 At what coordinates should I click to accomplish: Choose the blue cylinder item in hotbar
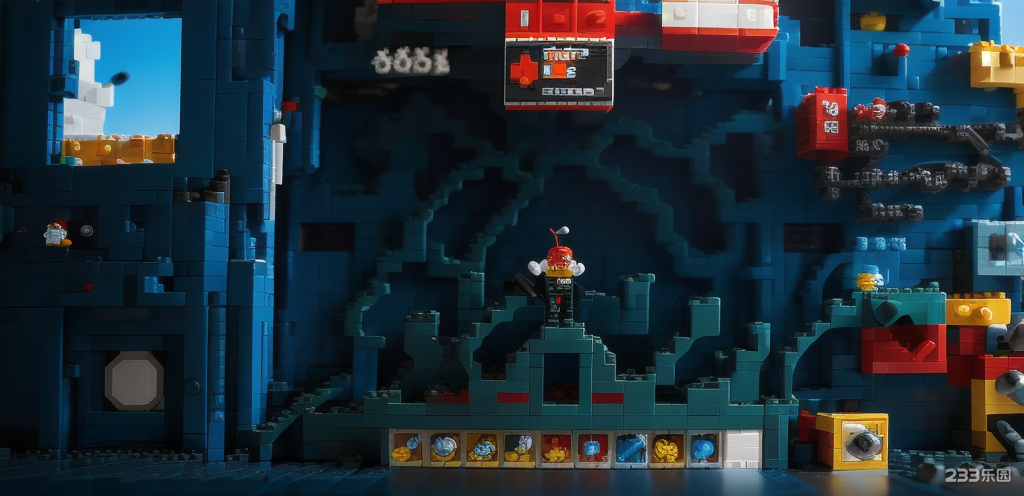pyautogui.click(x=632, y=449)
